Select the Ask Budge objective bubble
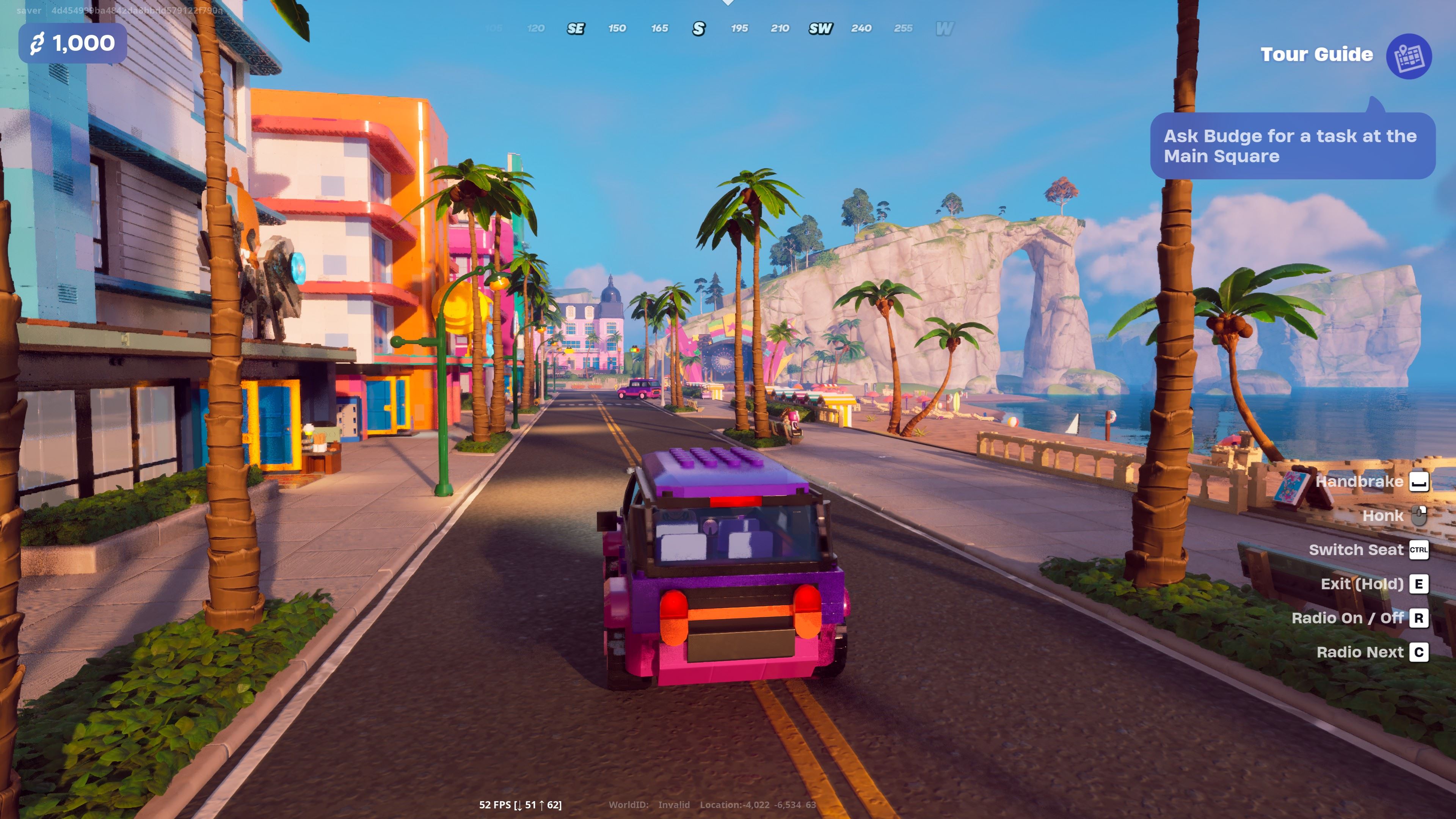Screen dimensions: 1456x819 coord(1291,146)
